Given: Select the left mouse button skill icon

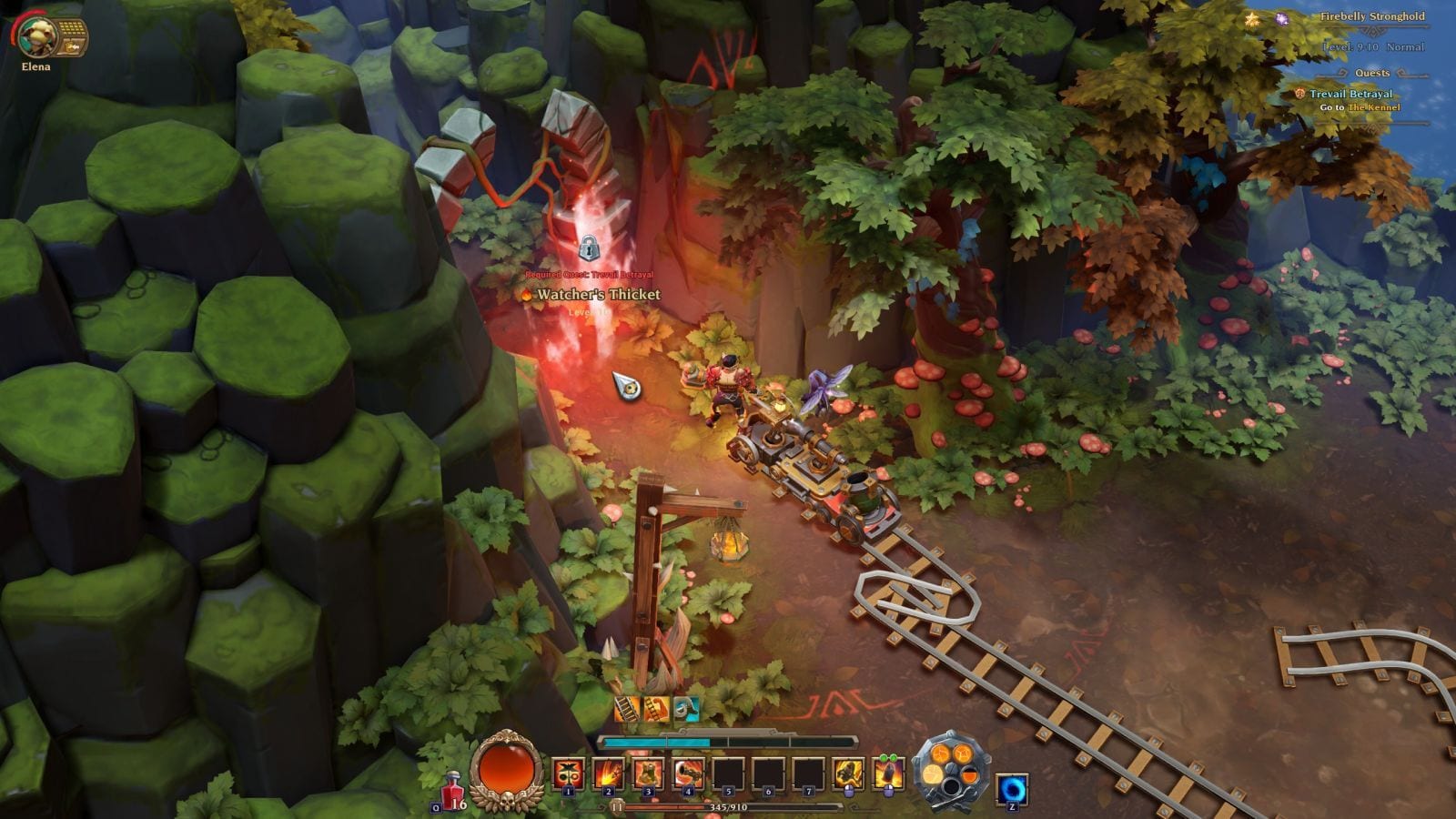Looking at the screenshot, I should (848, 774).
